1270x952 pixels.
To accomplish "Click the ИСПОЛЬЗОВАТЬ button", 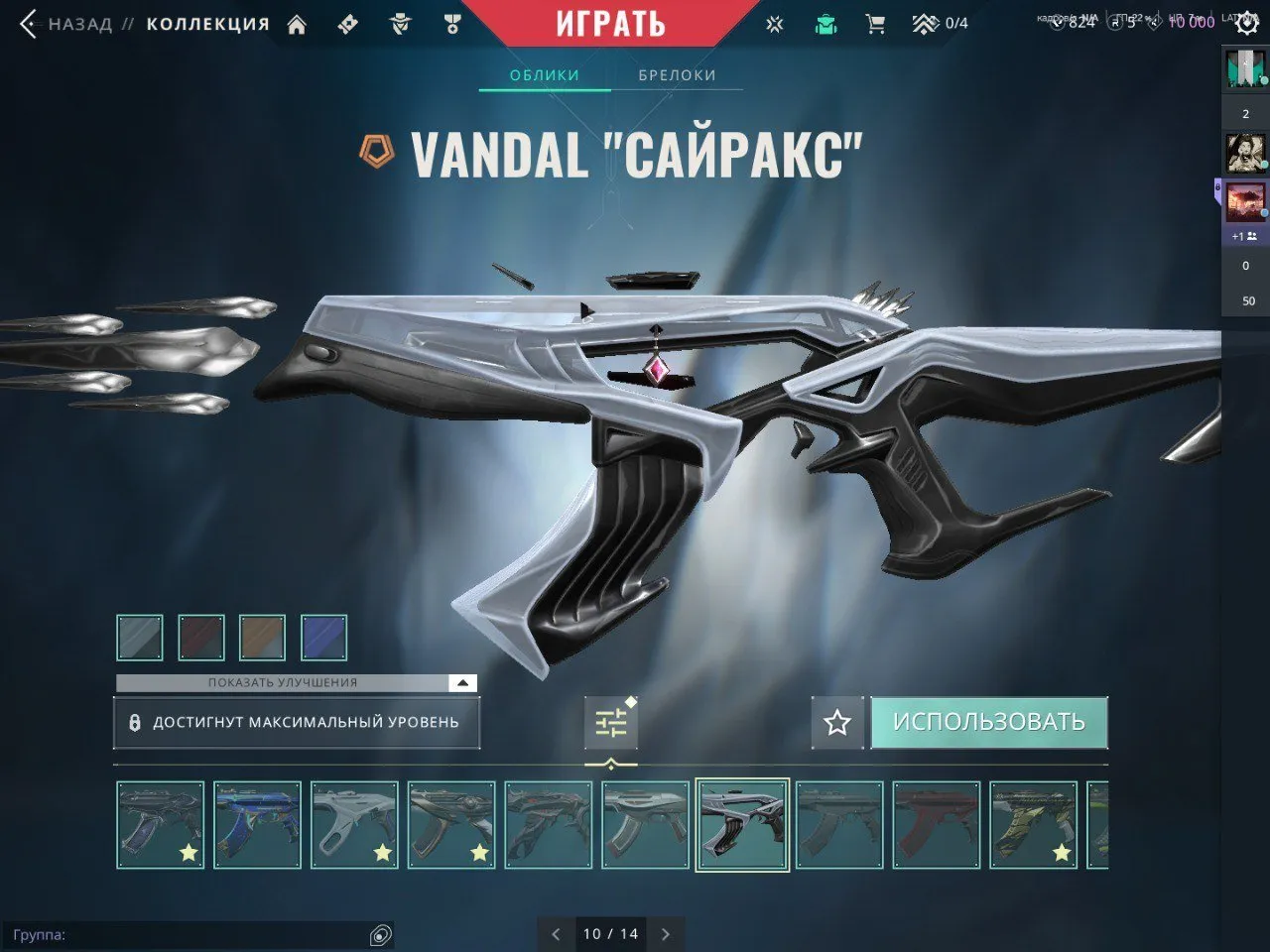I will click(x=988, y=722).
